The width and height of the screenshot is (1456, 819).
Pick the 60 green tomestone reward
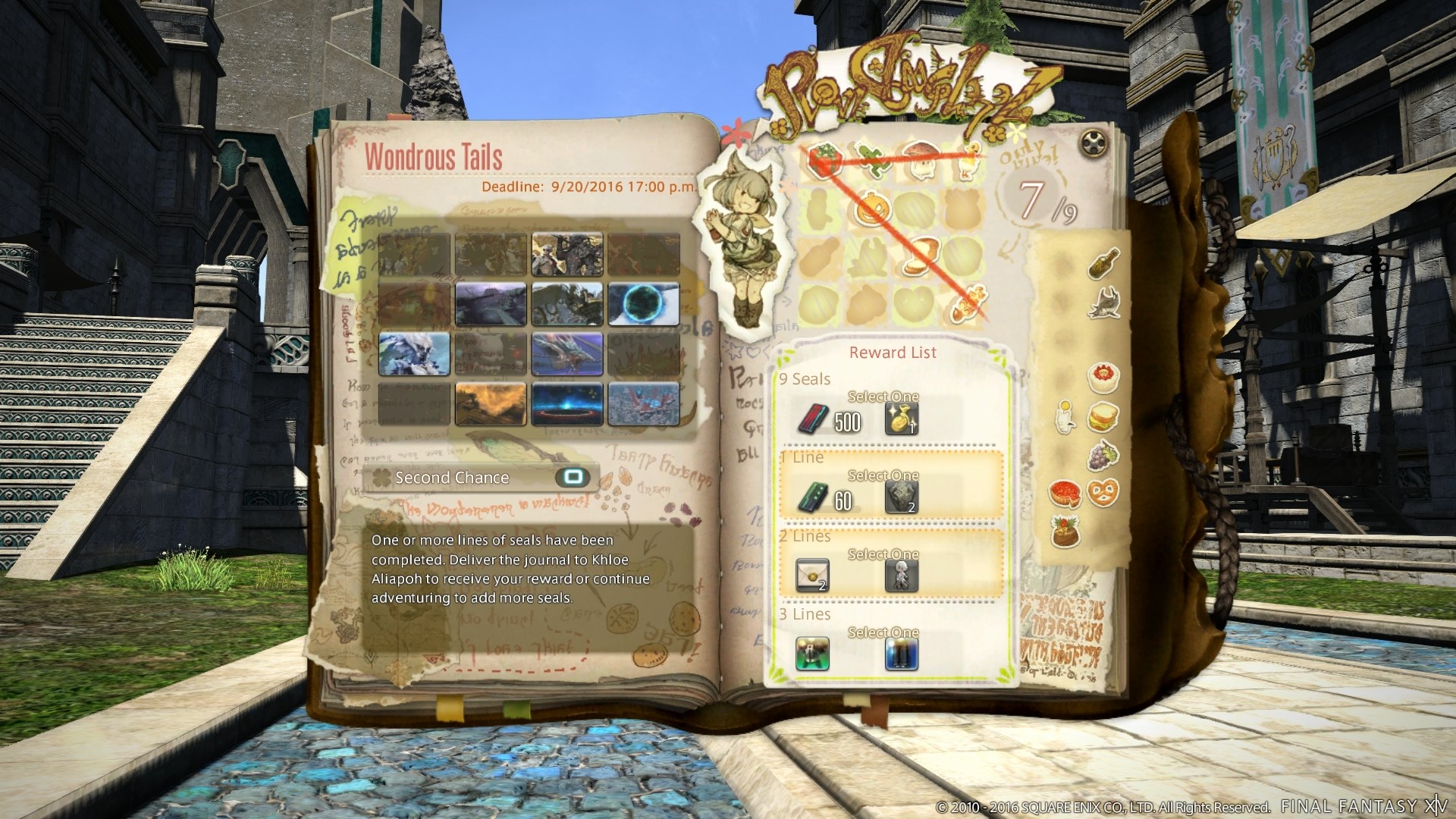(x=812, y=498)
